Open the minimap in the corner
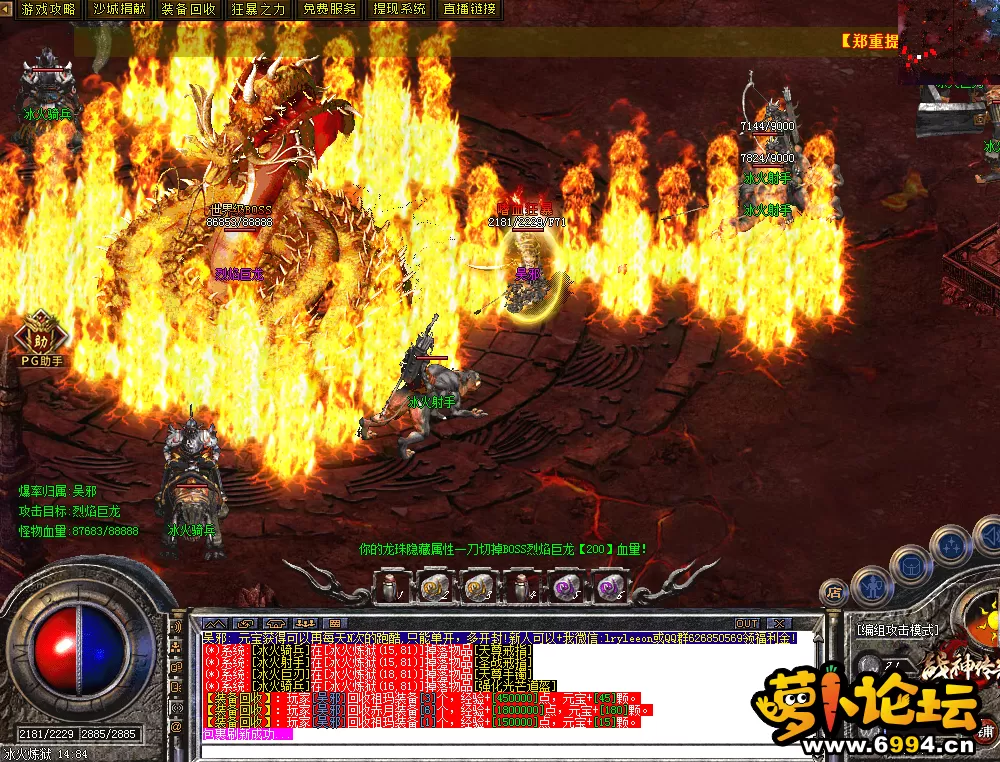The image size is (1000, 762). 948,40
